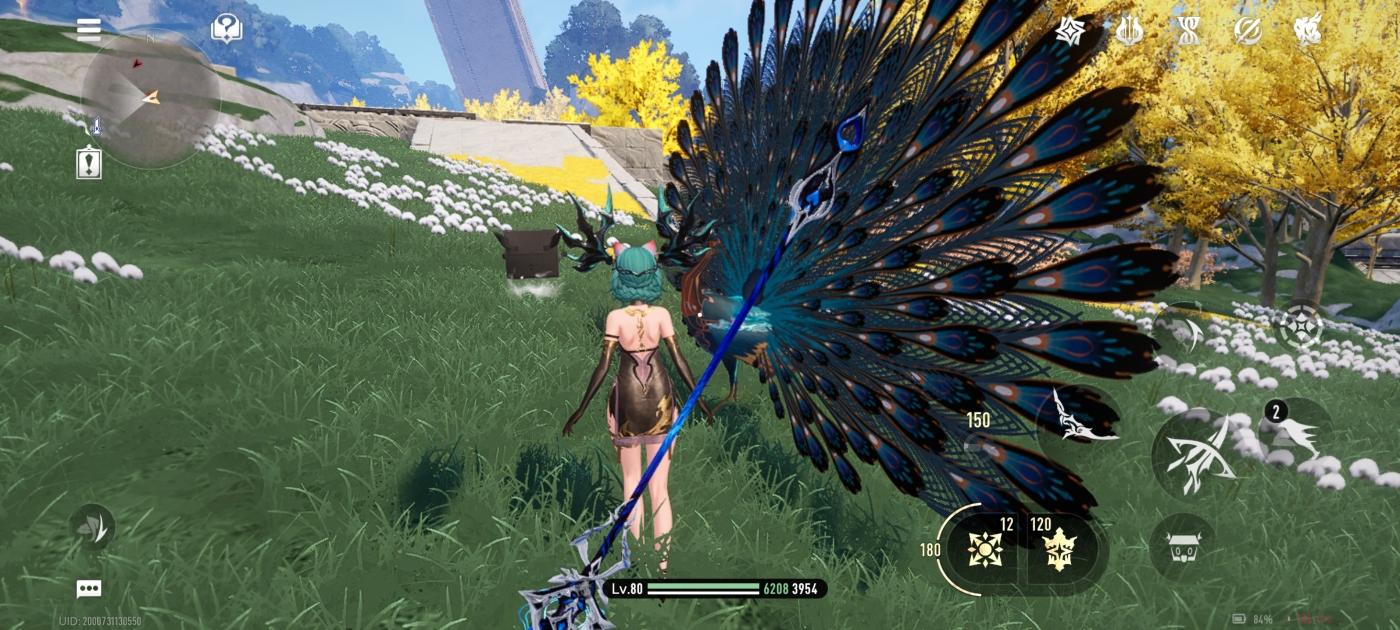The width and height of the screenshot is (1400, 630).
Task: Open the crossed-out sword circle icon
Action: [1248, 31]
